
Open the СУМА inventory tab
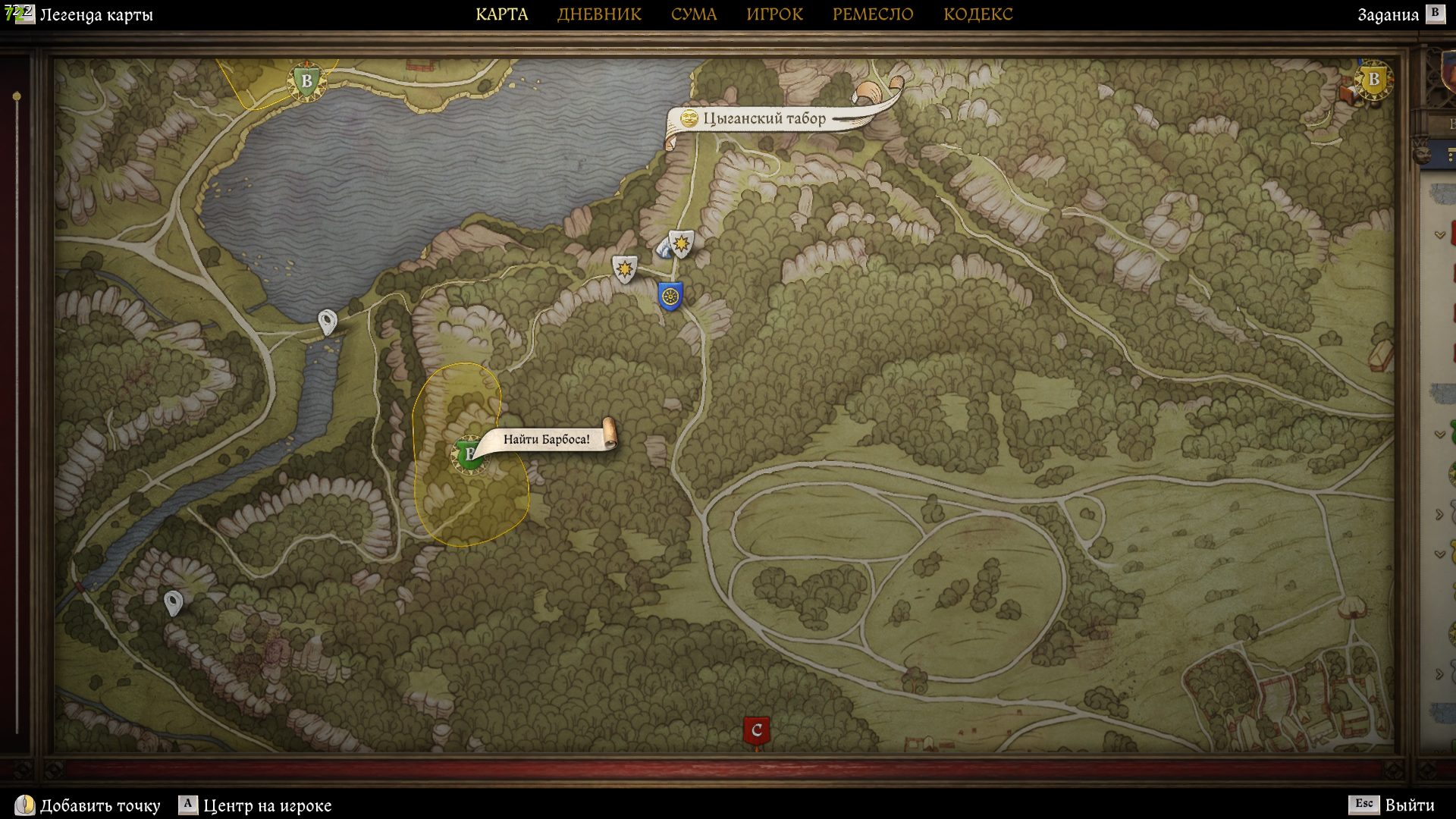pyautogui.click(x=693, y=14)
